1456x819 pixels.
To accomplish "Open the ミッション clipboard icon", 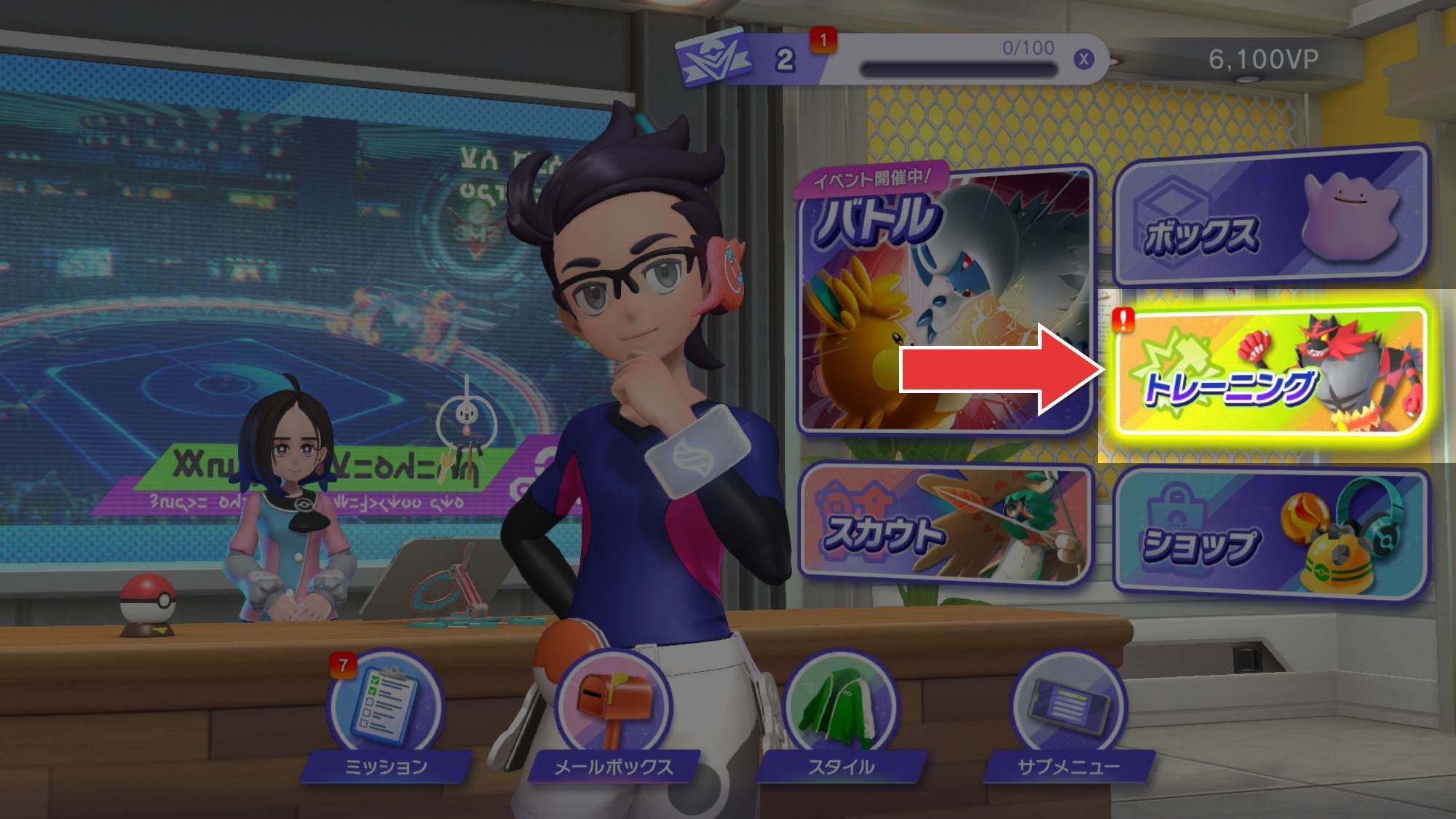I will 384,705.
